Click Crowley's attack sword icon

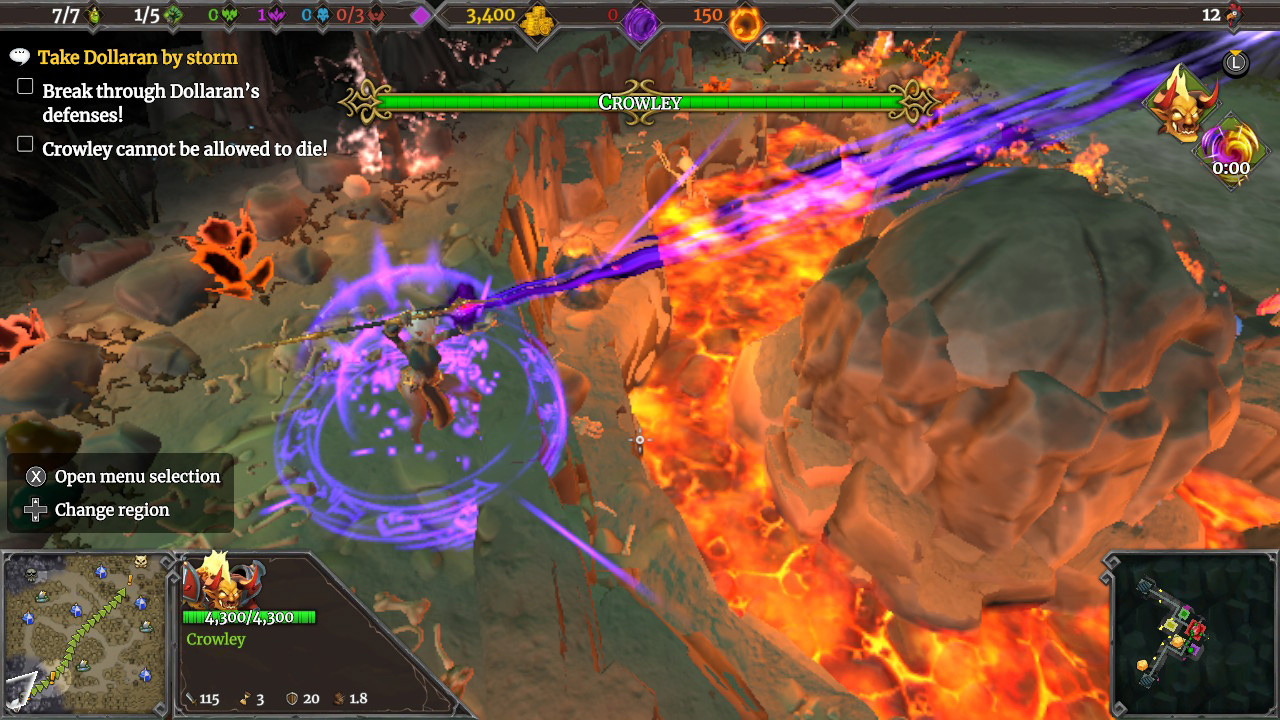click(191, 699)
